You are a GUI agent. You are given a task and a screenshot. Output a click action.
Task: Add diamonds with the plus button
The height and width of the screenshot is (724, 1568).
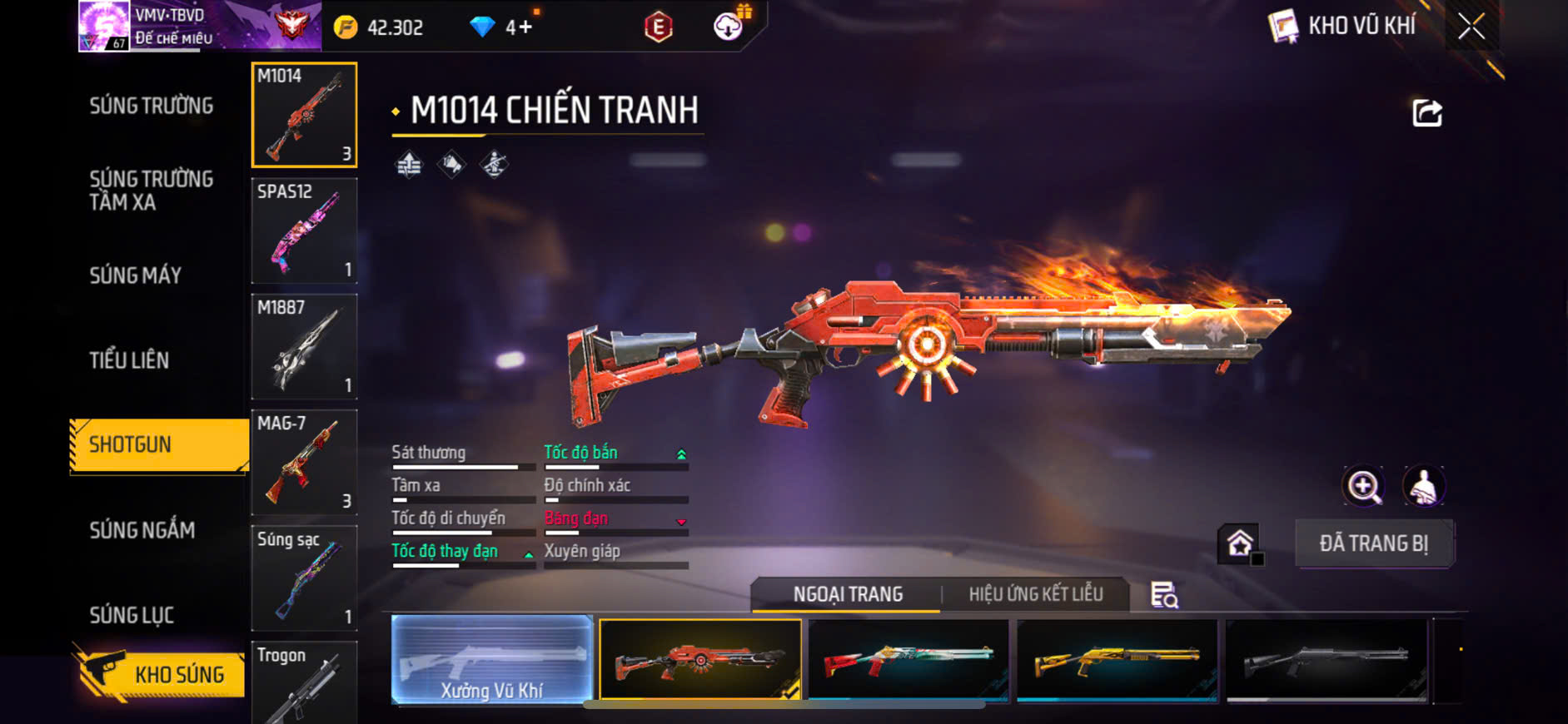click(525, 27)
